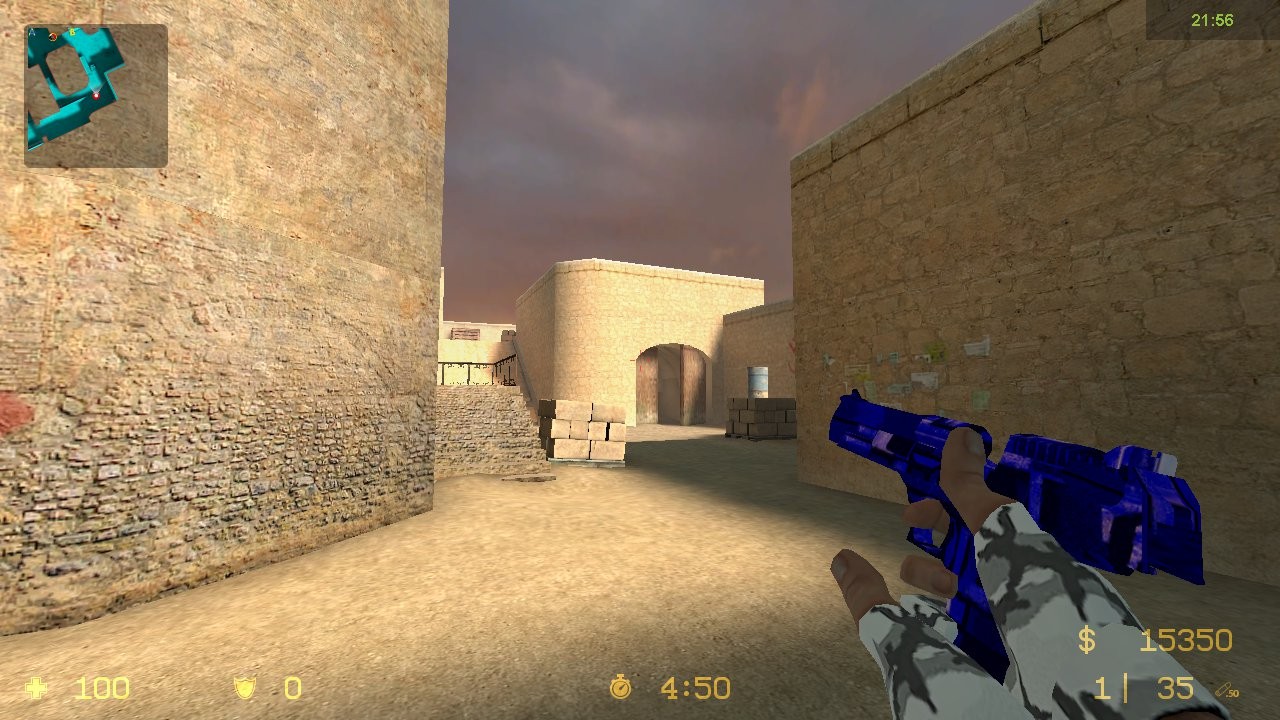Click the bombsite B marker on radar
Screen dimensions: 1280x720
click(72, 32)
